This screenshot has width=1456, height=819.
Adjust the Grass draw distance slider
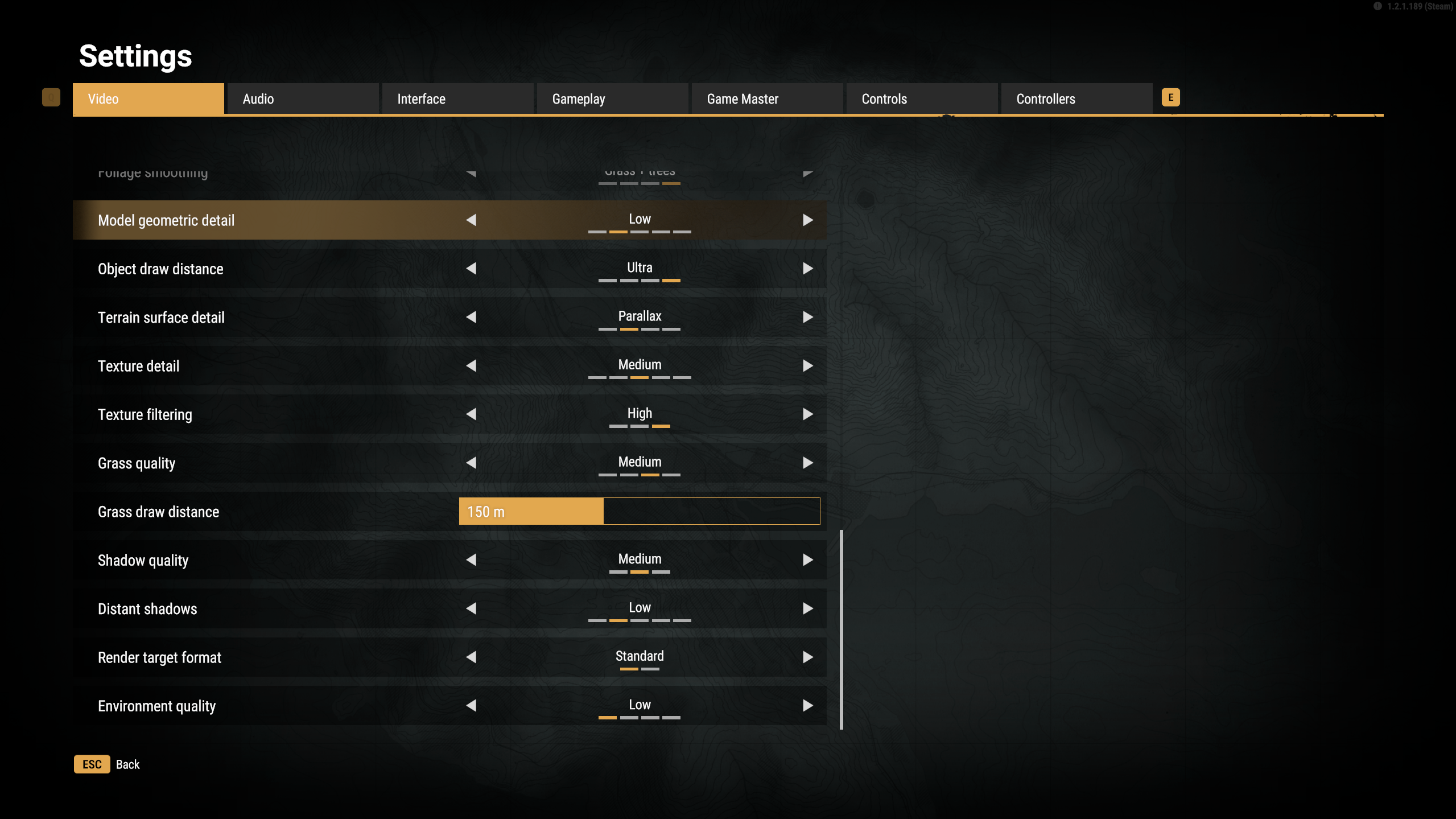pos(639,511)
